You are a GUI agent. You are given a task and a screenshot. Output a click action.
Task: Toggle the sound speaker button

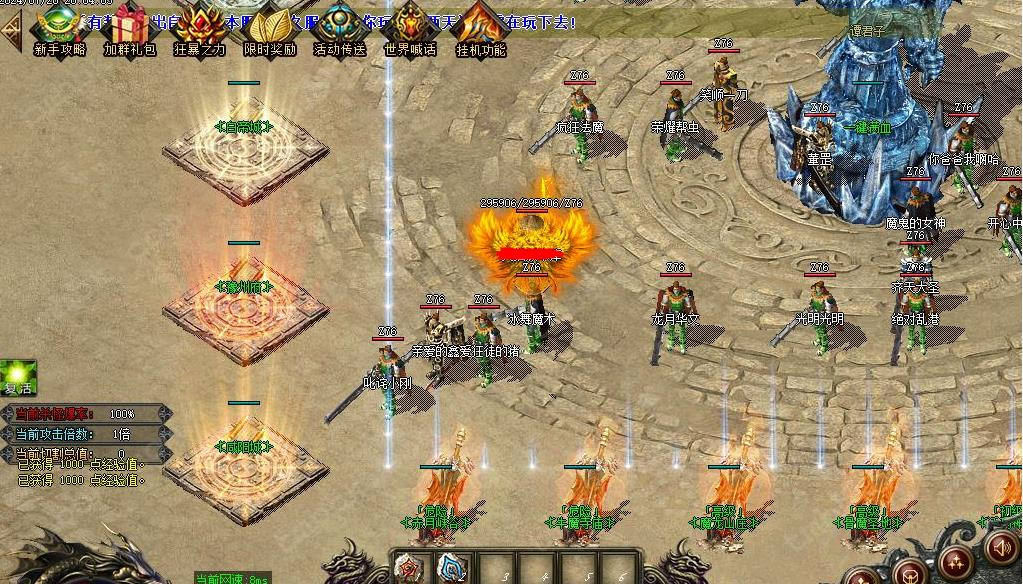pos(1002,547)
